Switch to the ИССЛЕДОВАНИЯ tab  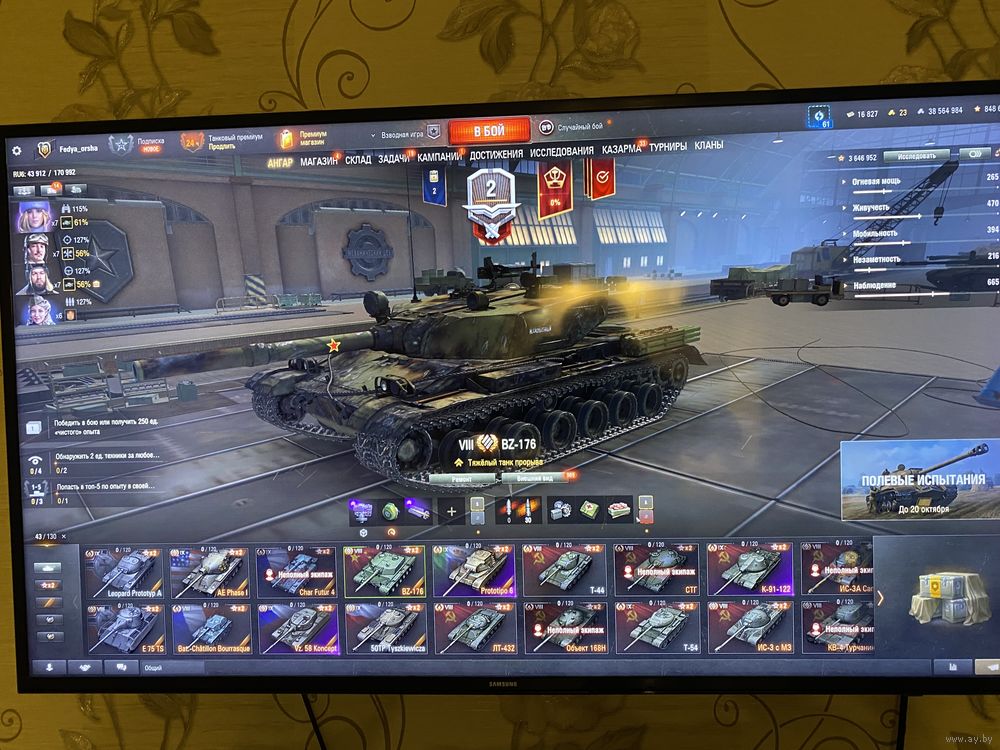coord(561,151)
